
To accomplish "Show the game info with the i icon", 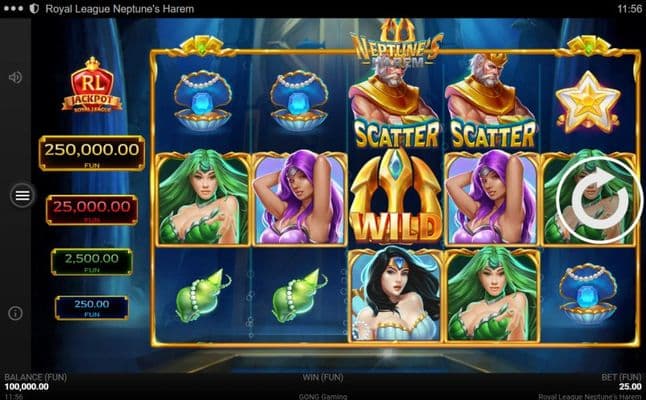I will tap(16, 313).
